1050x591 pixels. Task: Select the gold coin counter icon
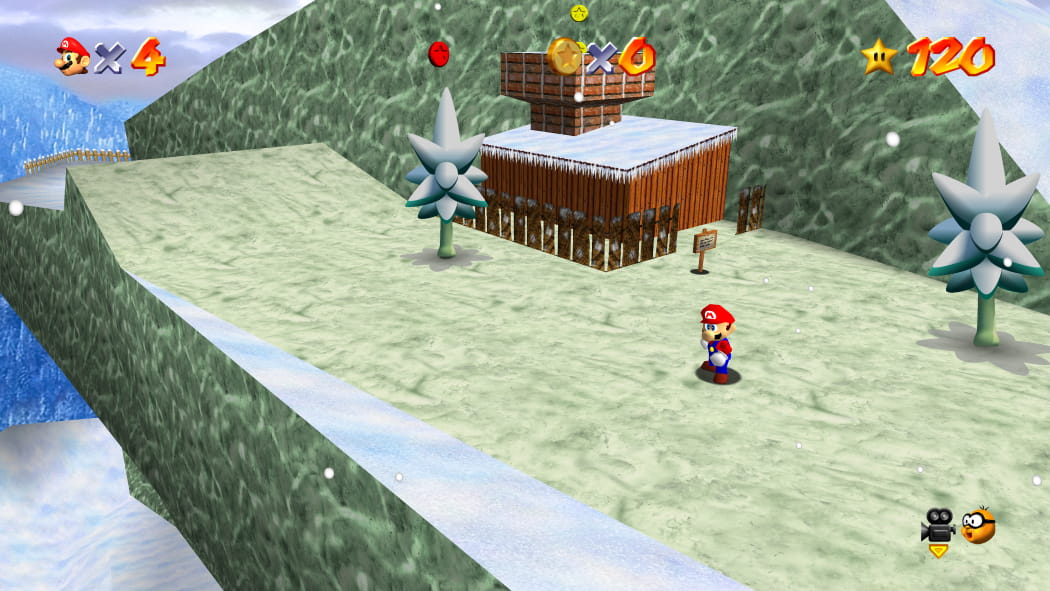(566, 56)
